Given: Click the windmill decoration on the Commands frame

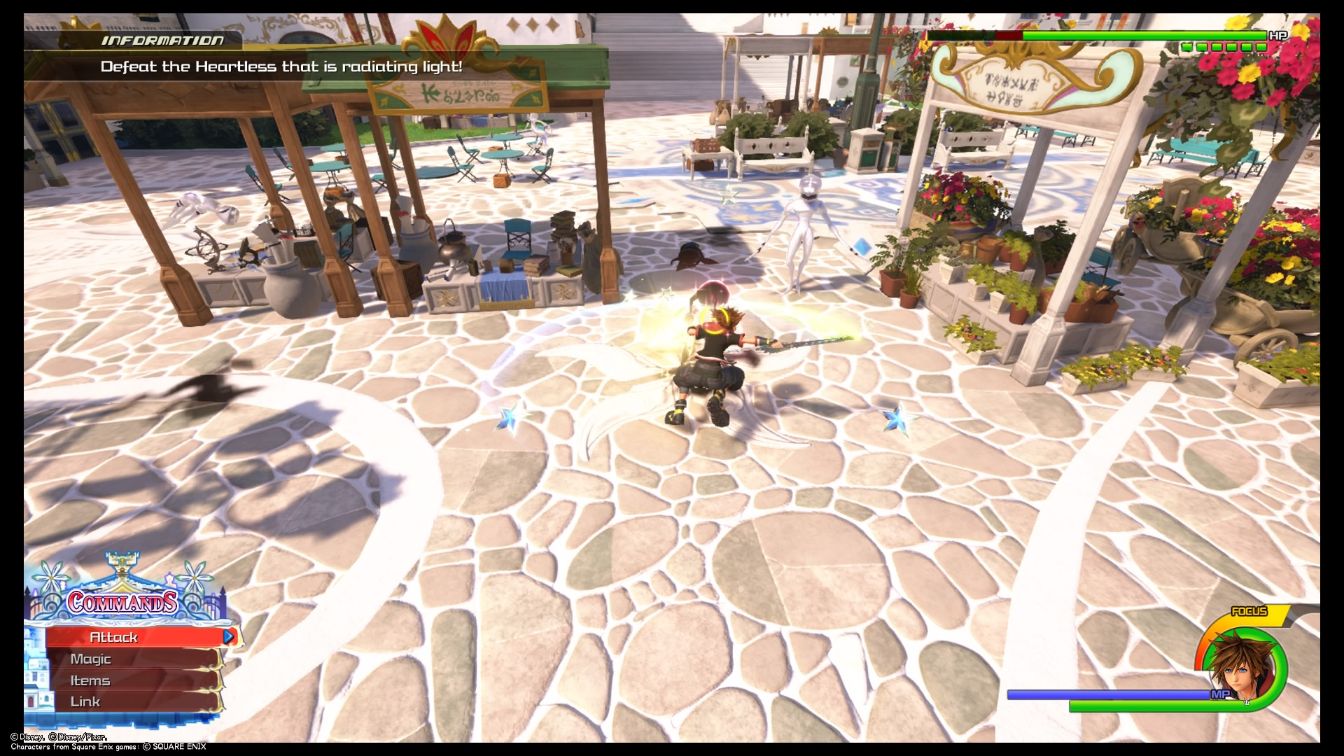Looking at the screenshot, I should click(x=51, y=577).
